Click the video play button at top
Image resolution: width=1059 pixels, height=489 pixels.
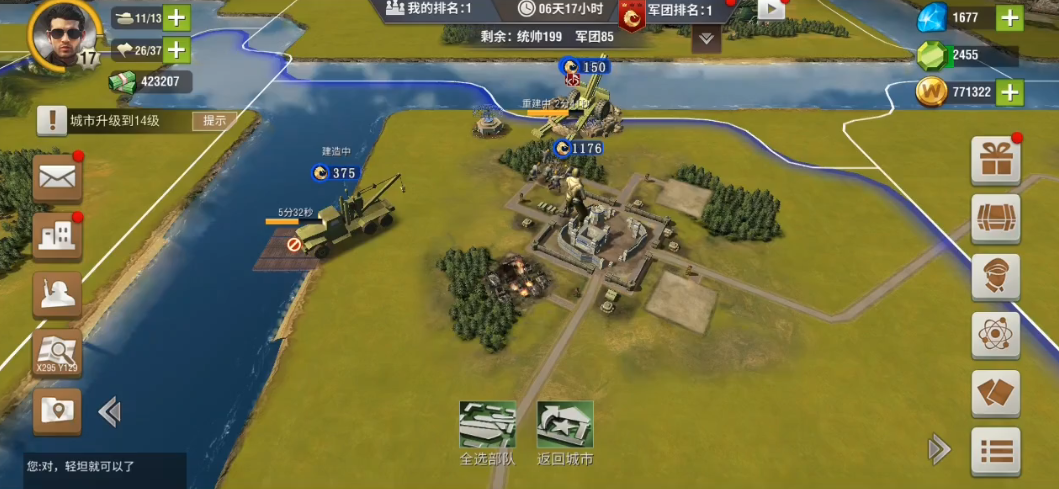771,9
